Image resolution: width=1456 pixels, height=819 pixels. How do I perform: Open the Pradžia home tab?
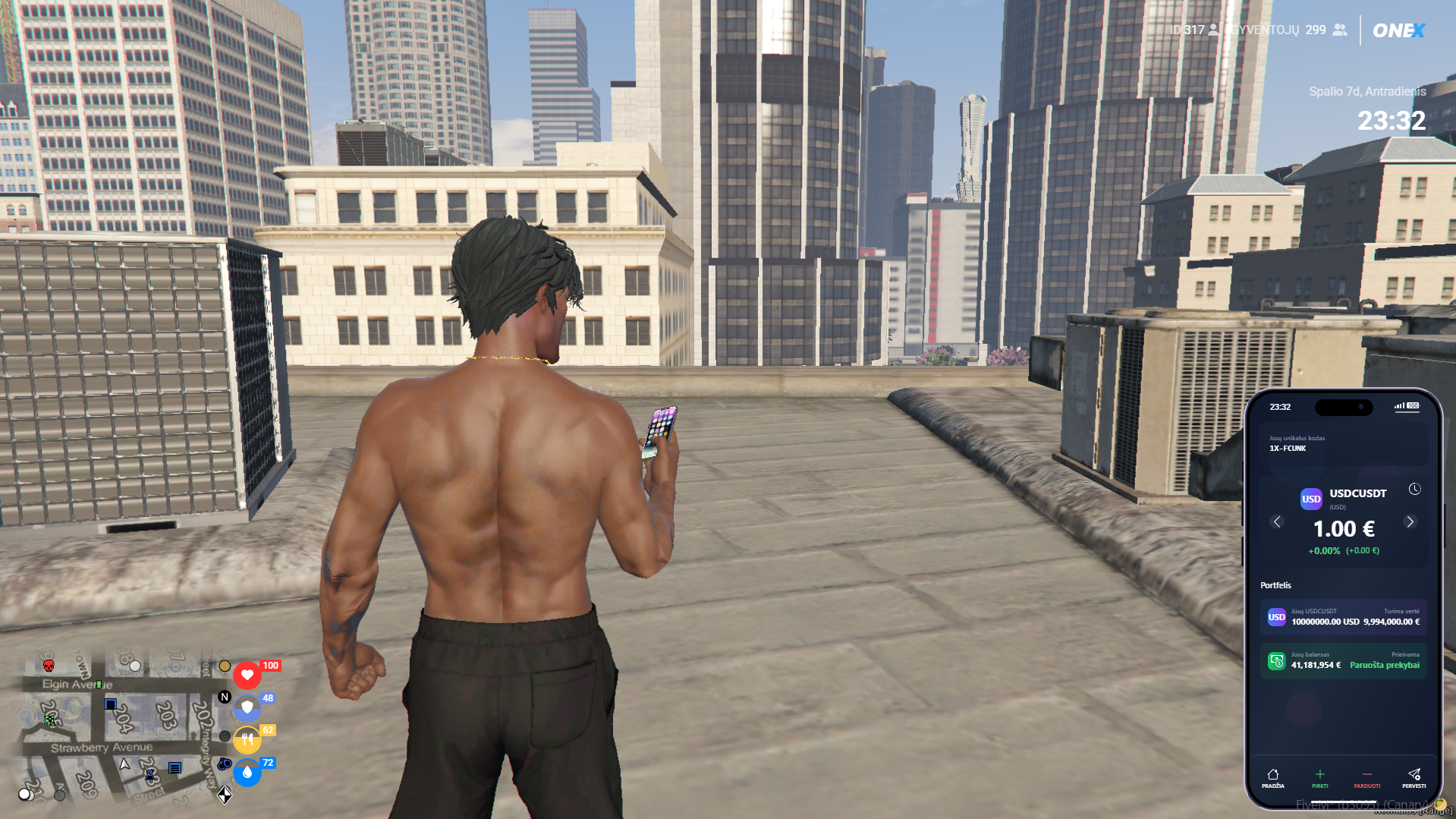(1273, 778)
